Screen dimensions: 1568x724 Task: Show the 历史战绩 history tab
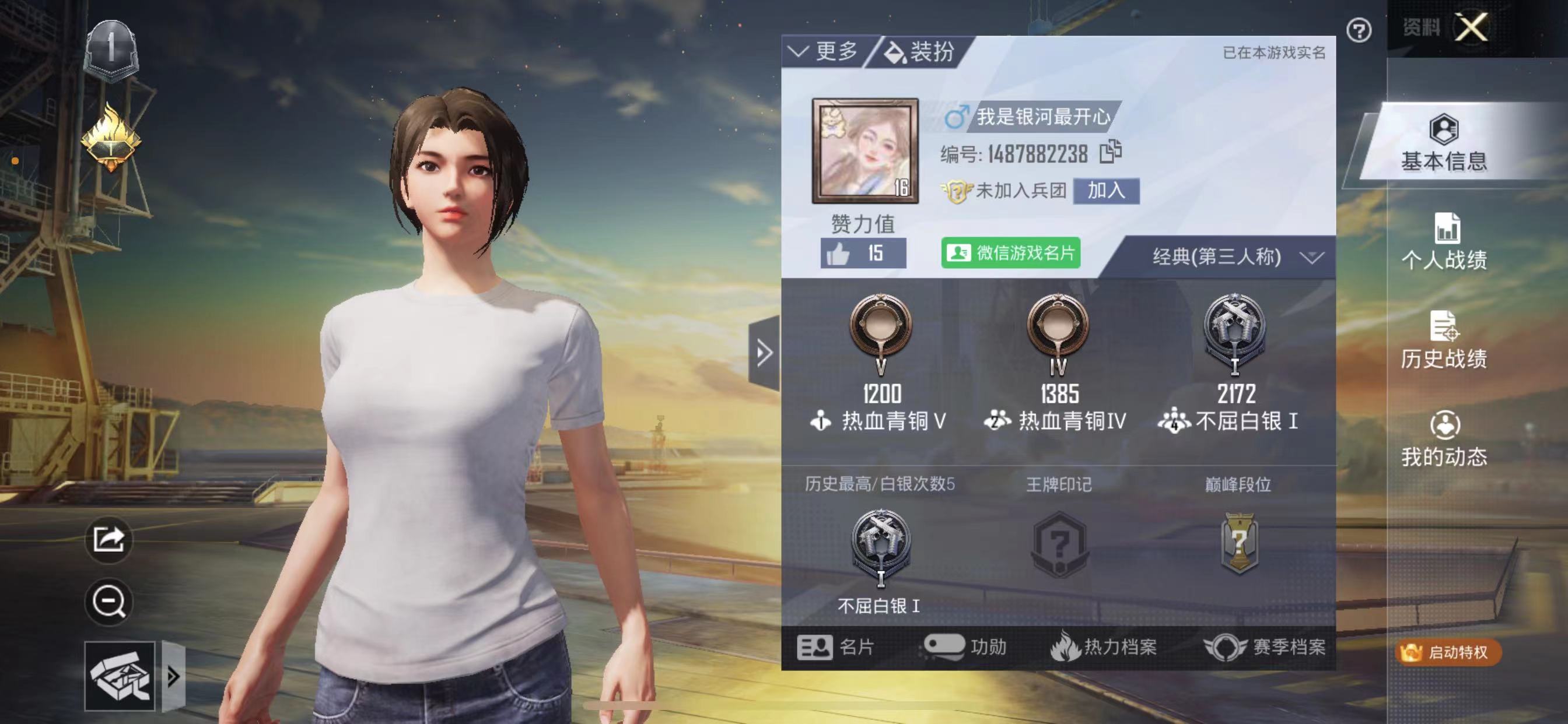pos(1443,340)
